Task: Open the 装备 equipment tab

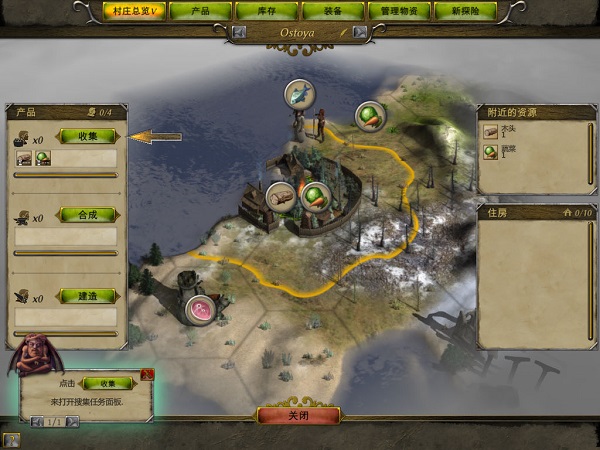Action: [333, 11]
